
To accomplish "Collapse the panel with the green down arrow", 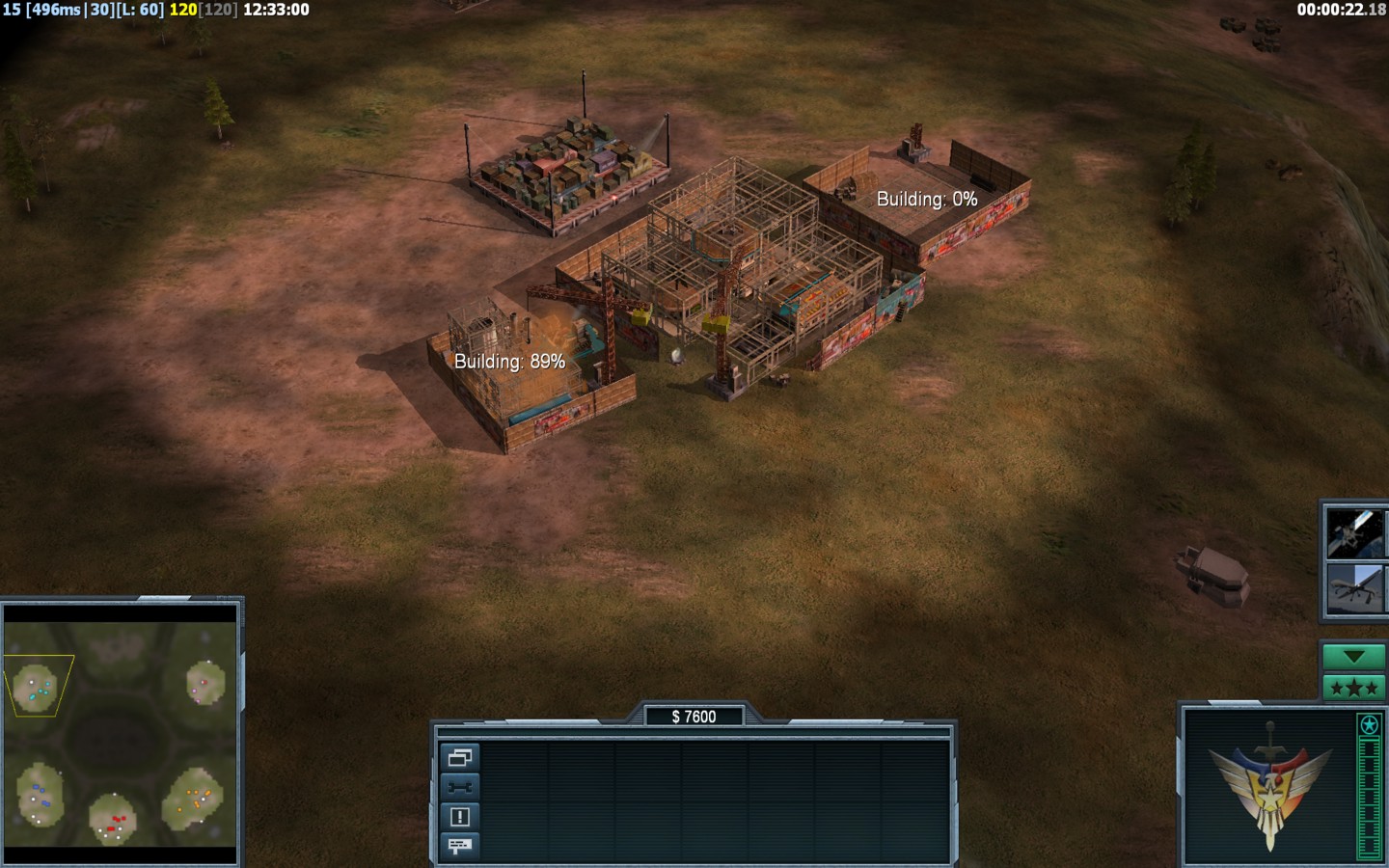I will tap(1353, 657).
